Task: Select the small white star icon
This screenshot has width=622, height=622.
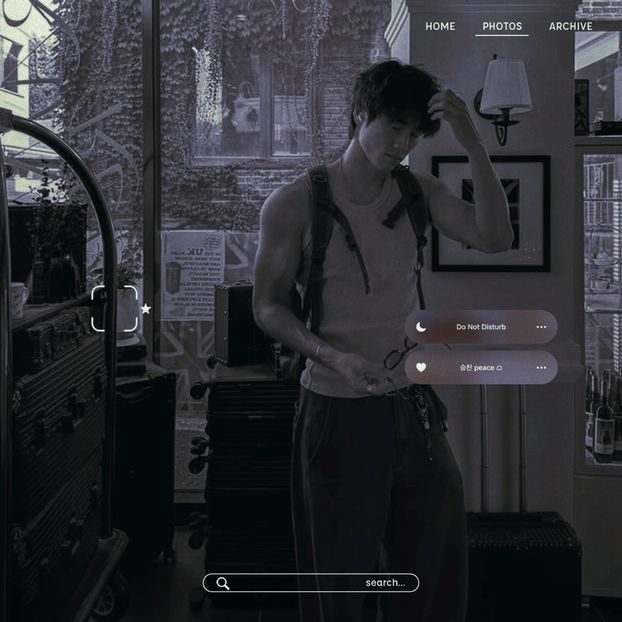Action: 146,309
